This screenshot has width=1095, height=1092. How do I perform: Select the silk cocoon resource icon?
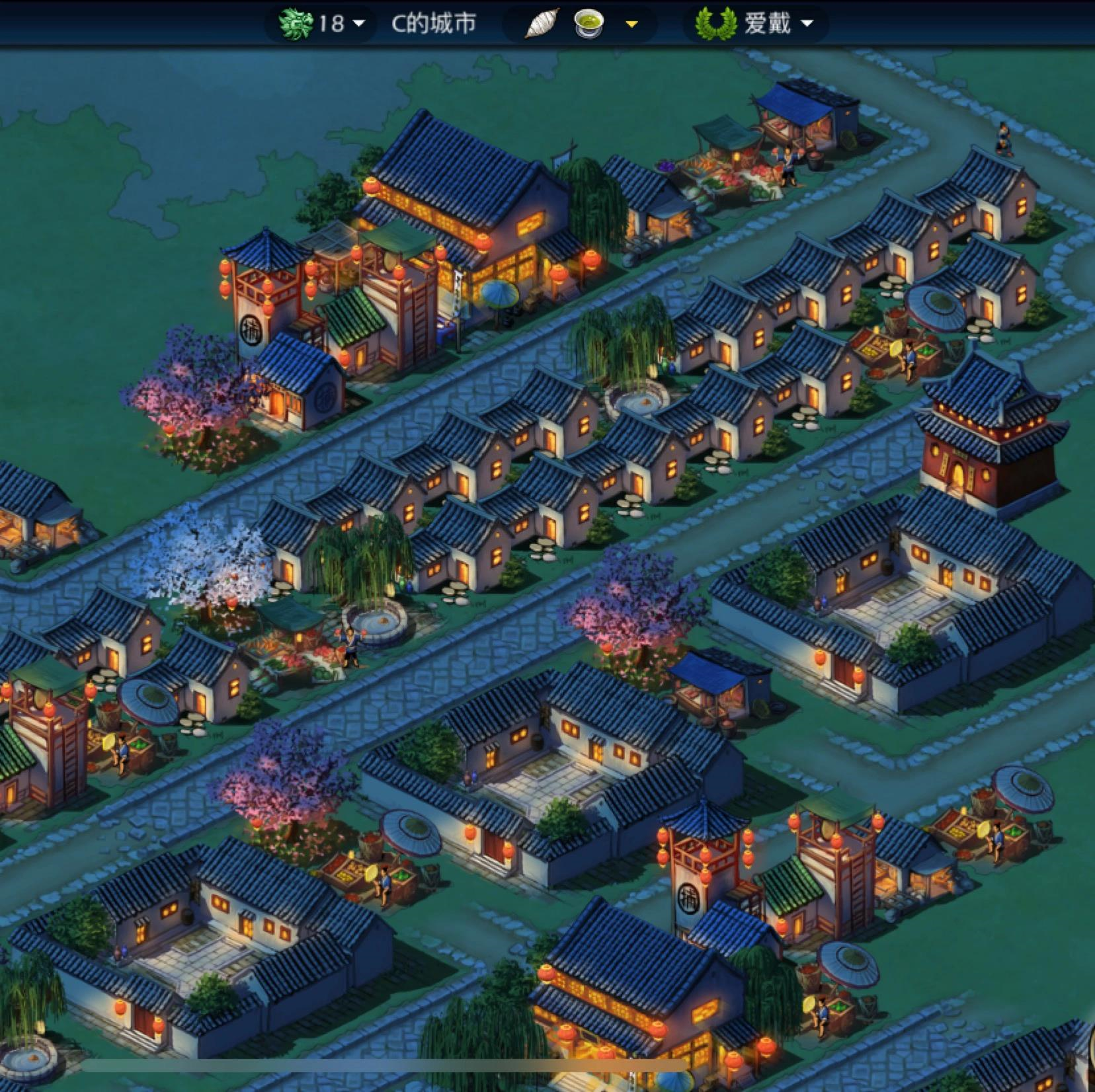[542, 24]
